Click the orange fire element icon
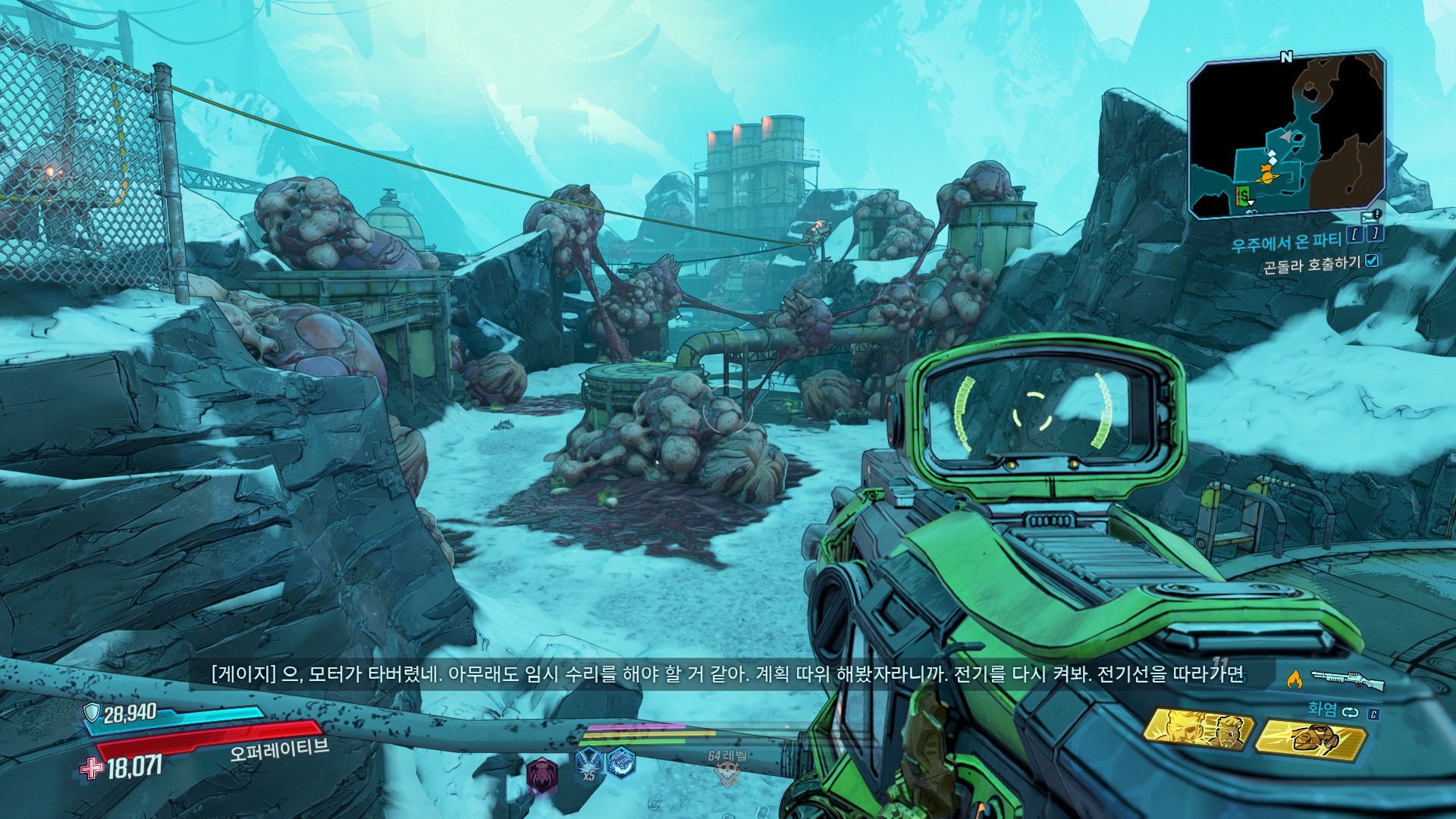Viewport: 1456px width, 819px height. 1294,679
